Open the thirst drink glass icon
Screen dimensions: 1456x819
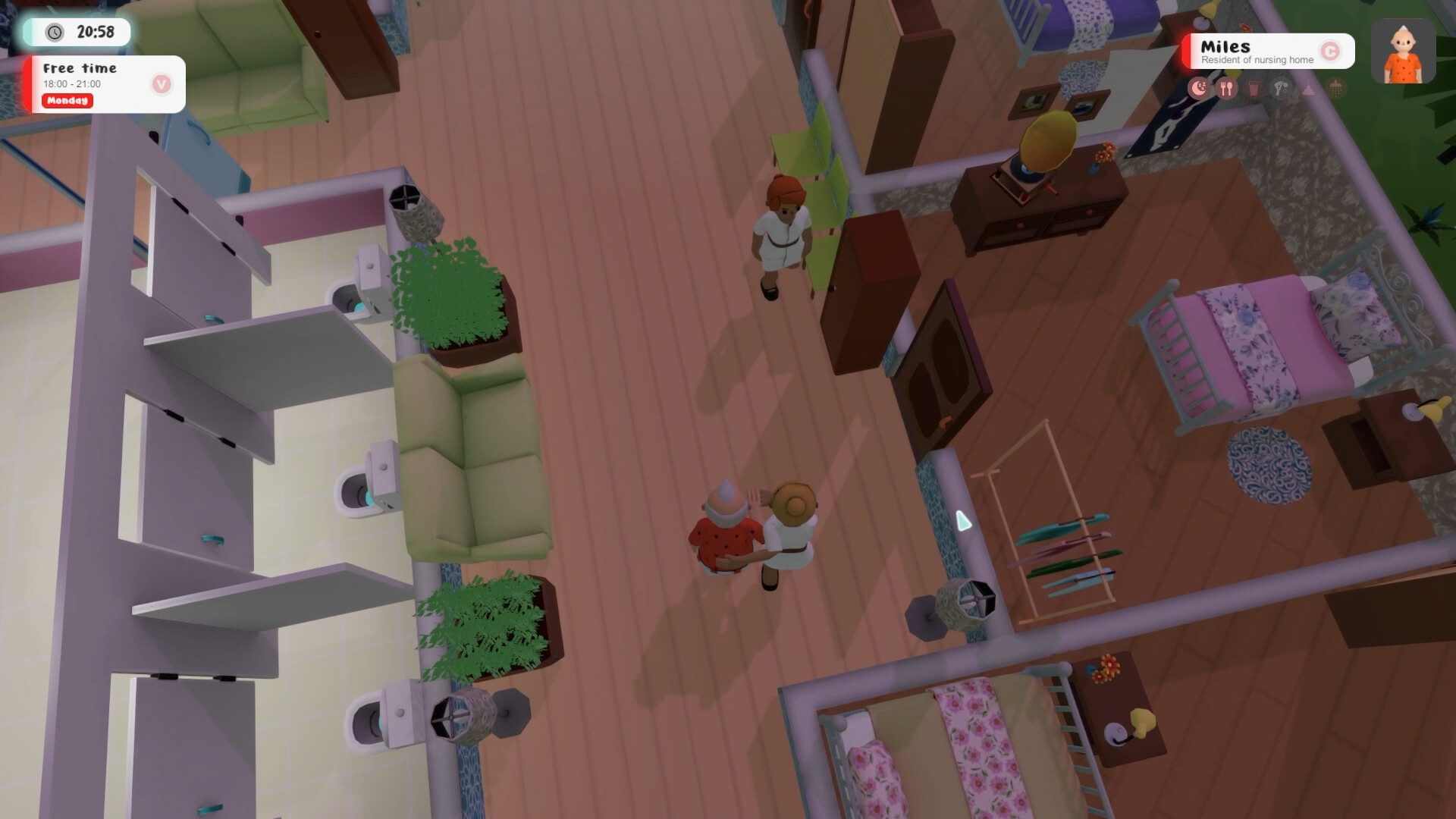click(1254, 88)
